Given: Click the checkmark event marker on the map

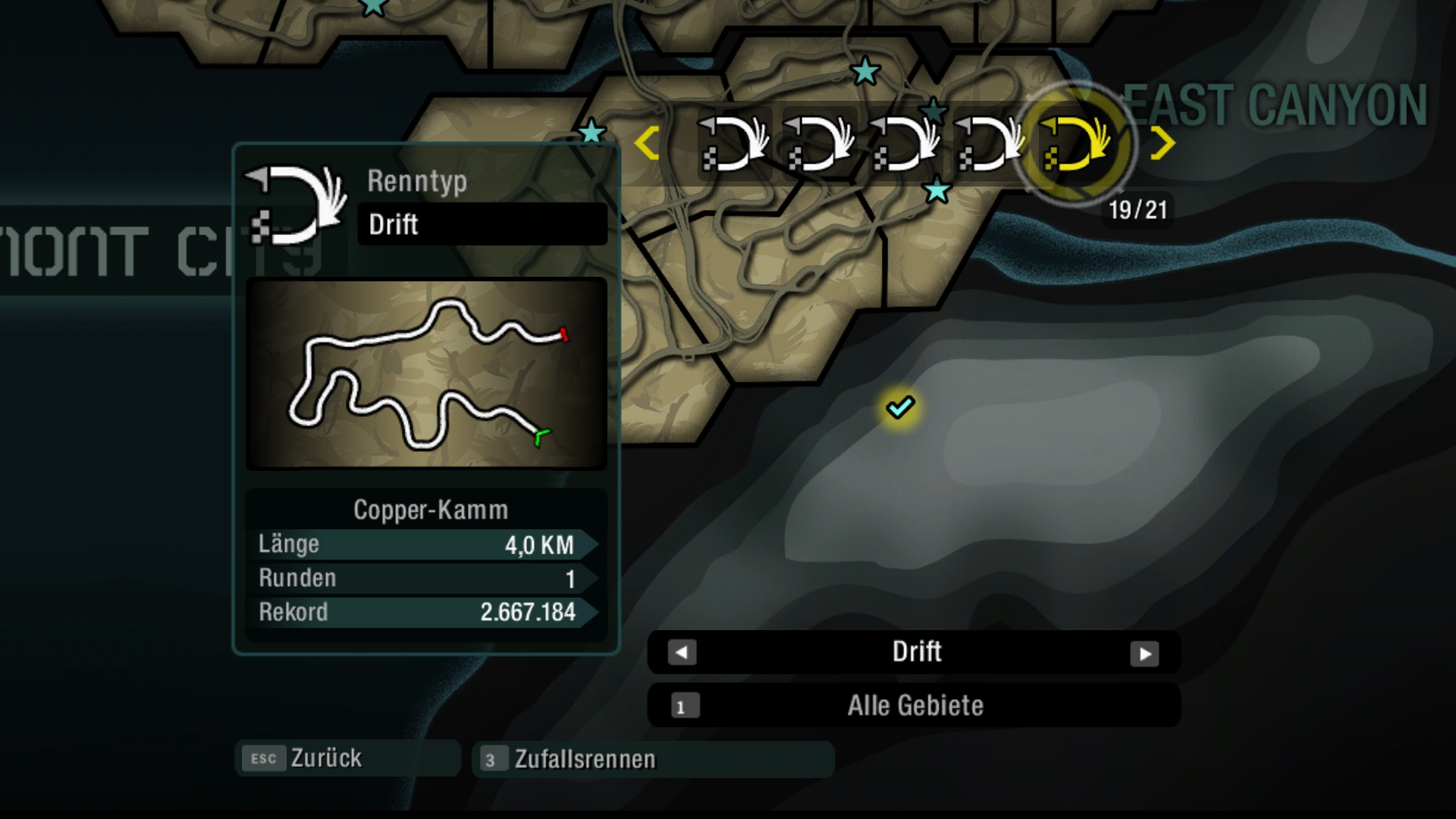Looking at the screenshot, I should (x=900, y=407).
